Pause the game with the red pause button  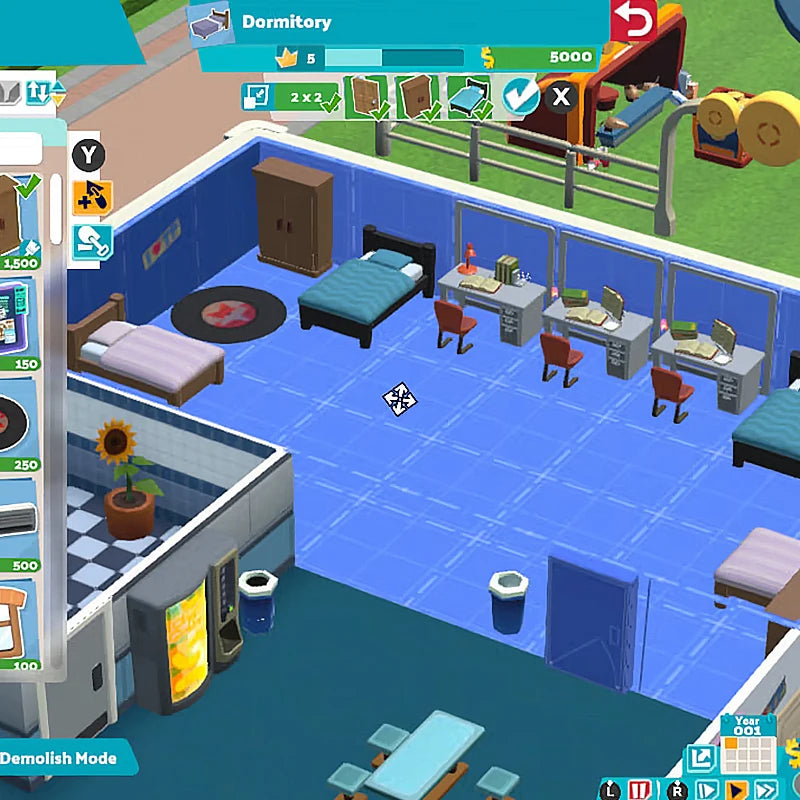click(640, 789)
